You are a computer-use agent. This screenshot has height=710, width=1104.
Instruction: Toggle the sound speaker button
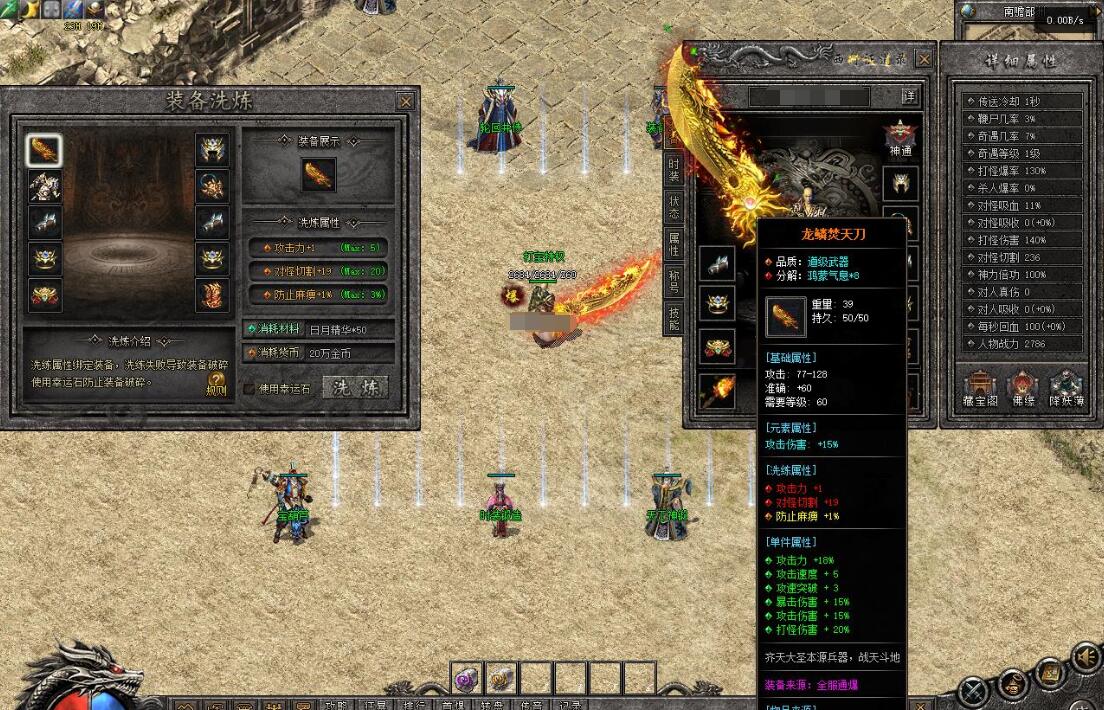coord(1085,657)
